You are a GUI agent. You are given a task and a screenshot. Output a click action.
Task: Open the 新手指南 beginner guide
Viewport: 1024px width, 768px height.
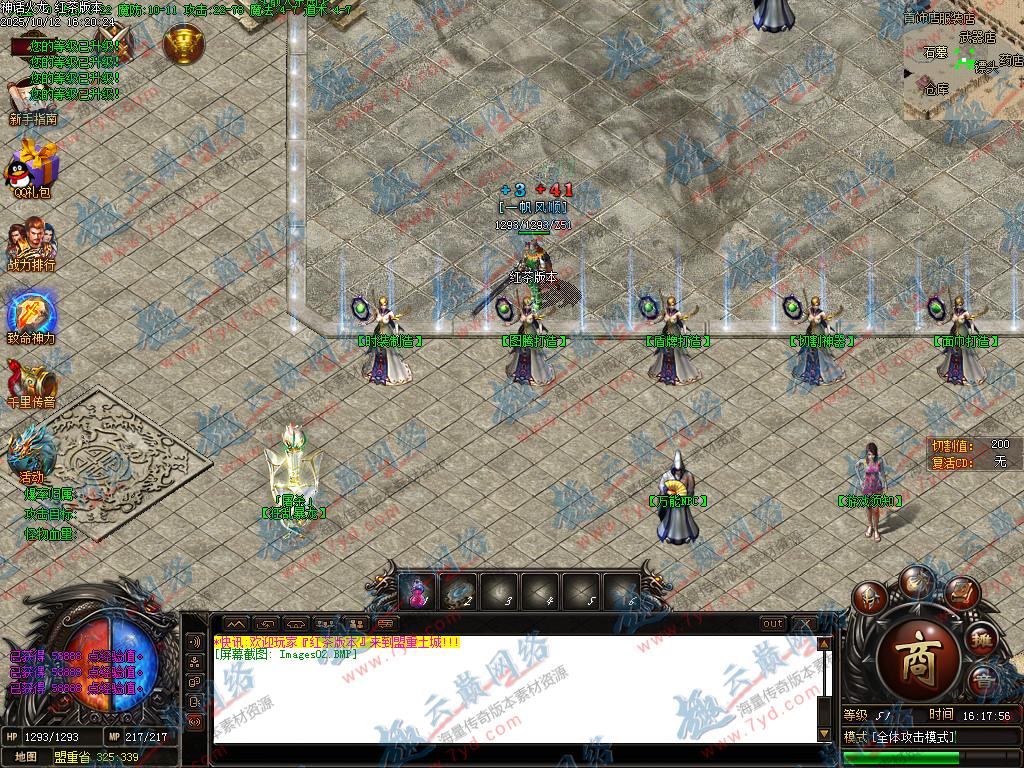(x=32, y=102)
